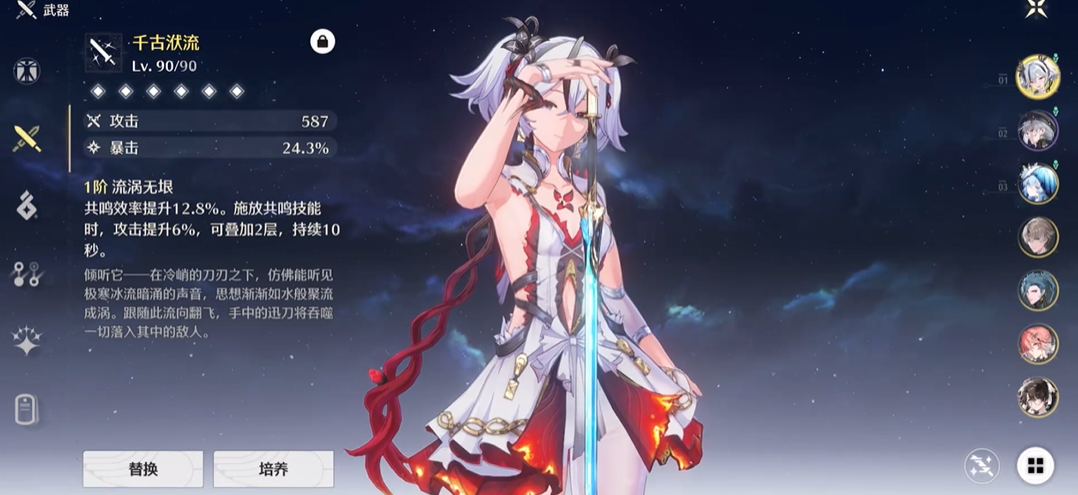The height and width of the screenshot is (495, 1078).
Task: Select the crossed-swords weapon tab
Action: [x=26, y=138]
